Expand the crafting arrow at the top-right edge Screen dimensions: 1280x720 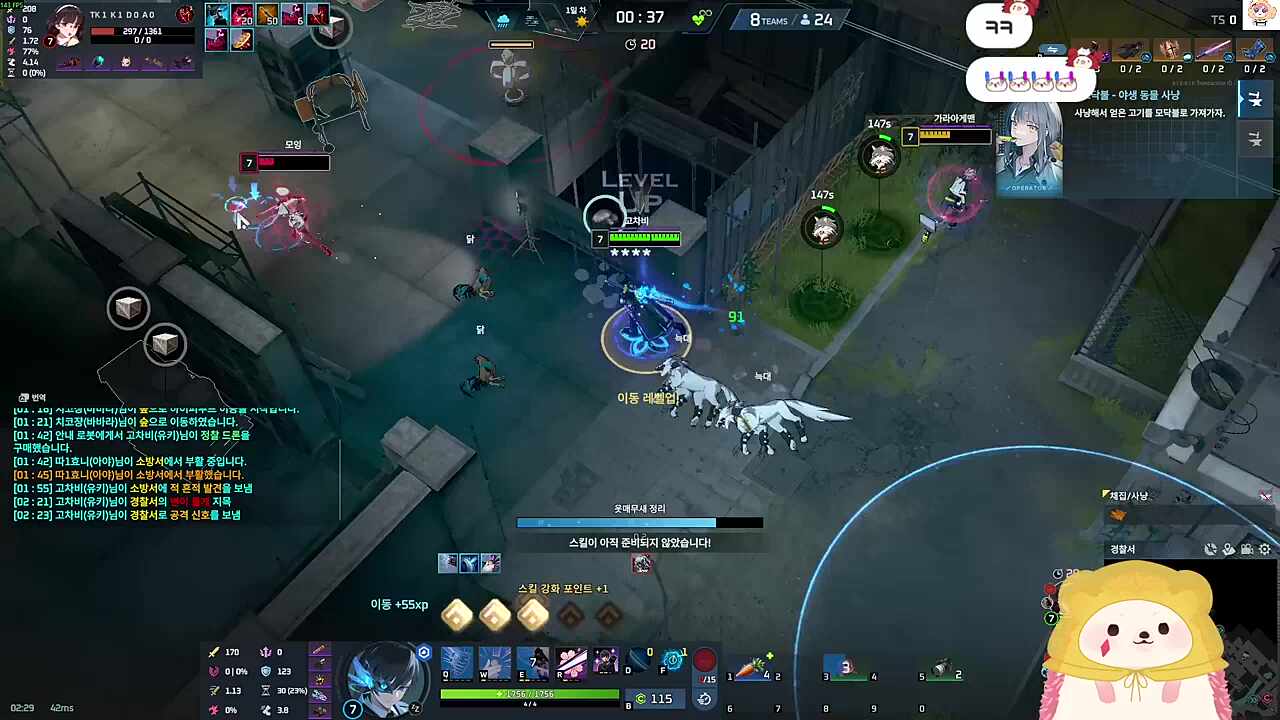tap(1256, 98)
